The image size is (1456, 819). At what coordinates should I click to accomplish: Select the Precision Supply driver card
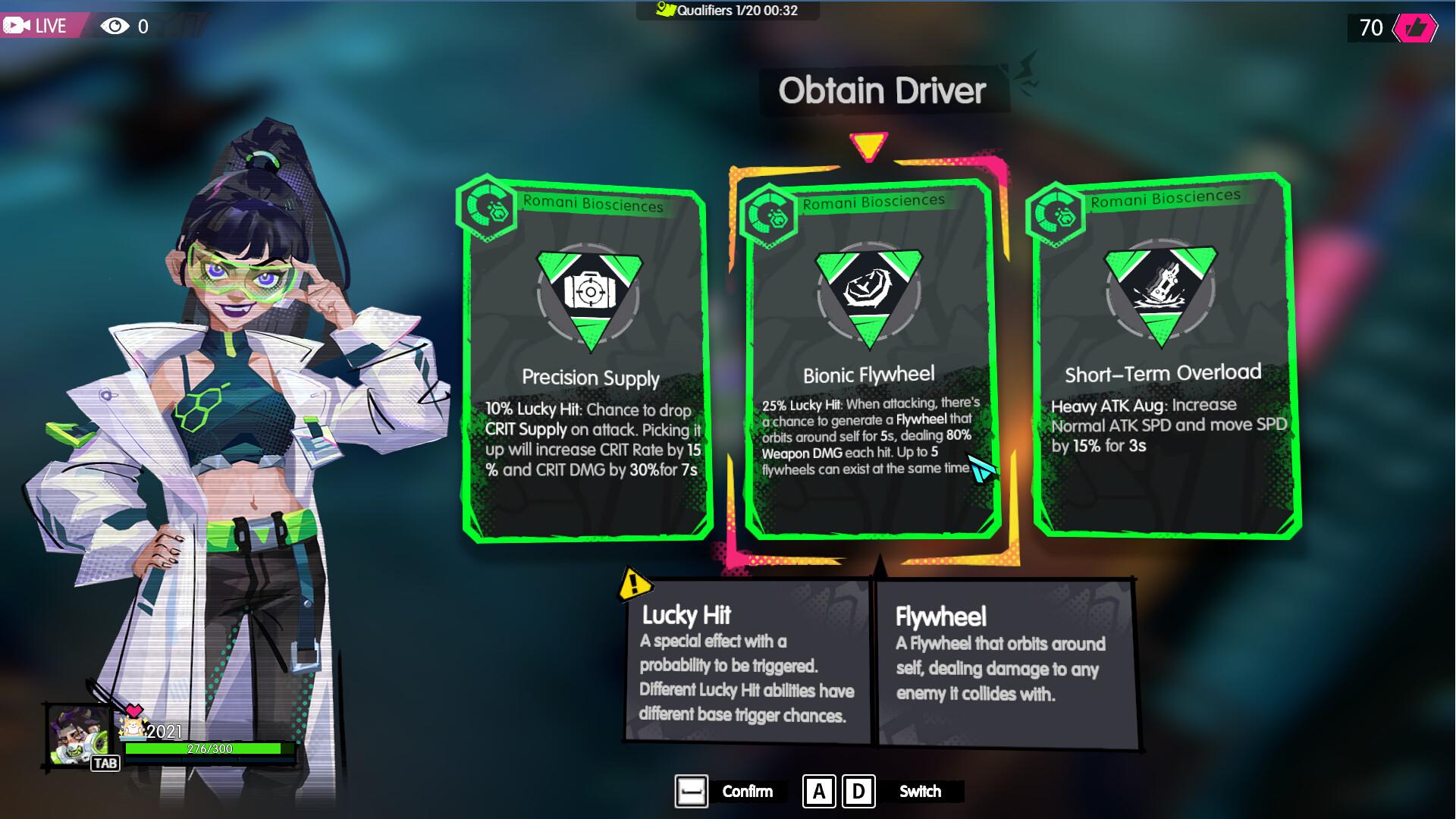[587, 360]
